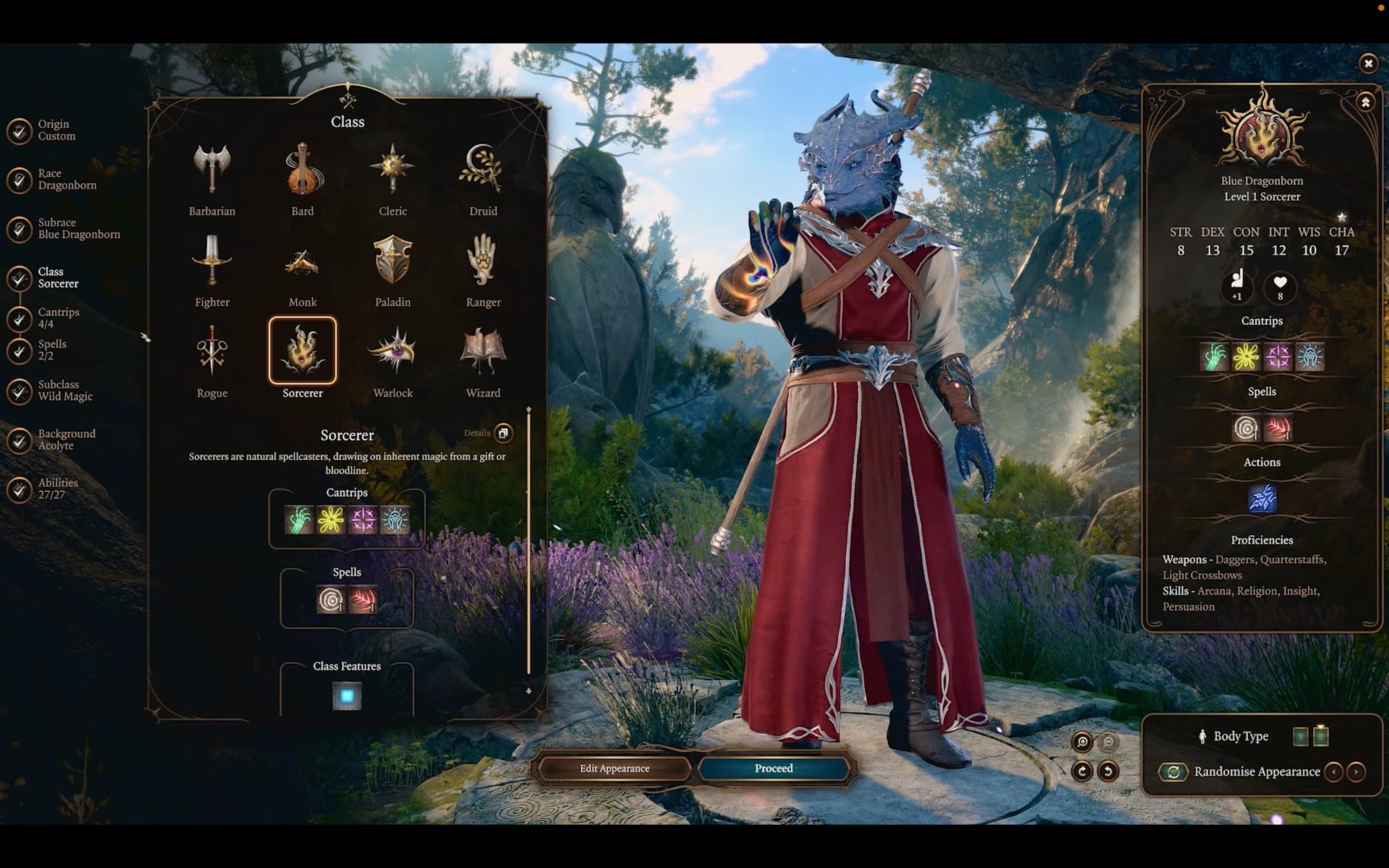
Task: Open the Abilities 27/27 step
Action: [x=58, y=488]
